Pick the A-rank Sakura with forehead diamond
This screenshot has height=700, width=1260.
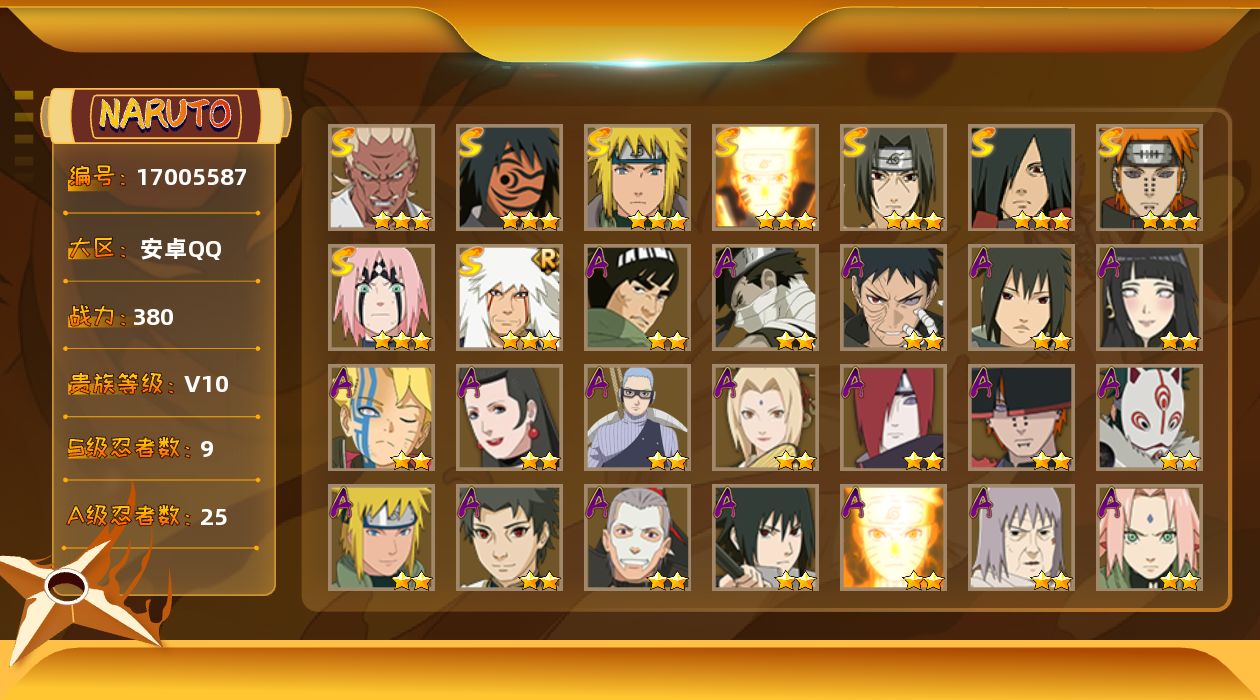pyautogui.click(x=1149, y=537)
